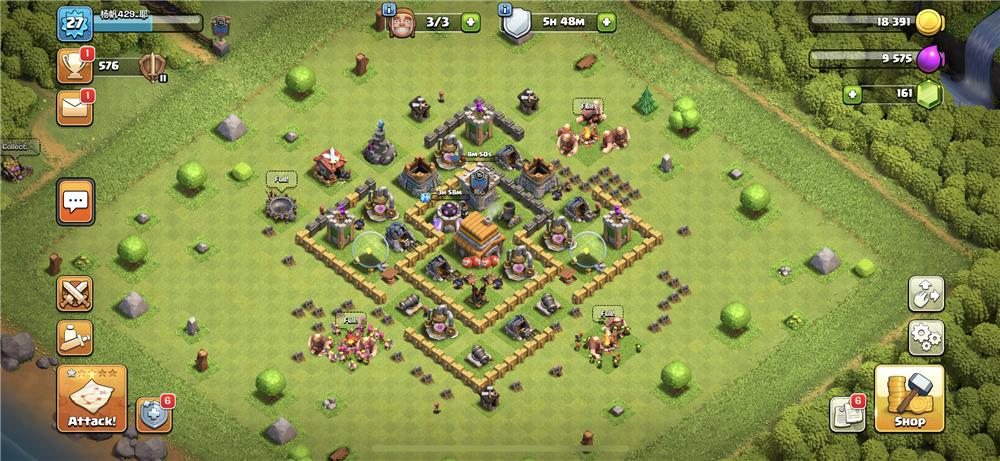Click the green plus beside builders 3/3

[x=470, y=22]
